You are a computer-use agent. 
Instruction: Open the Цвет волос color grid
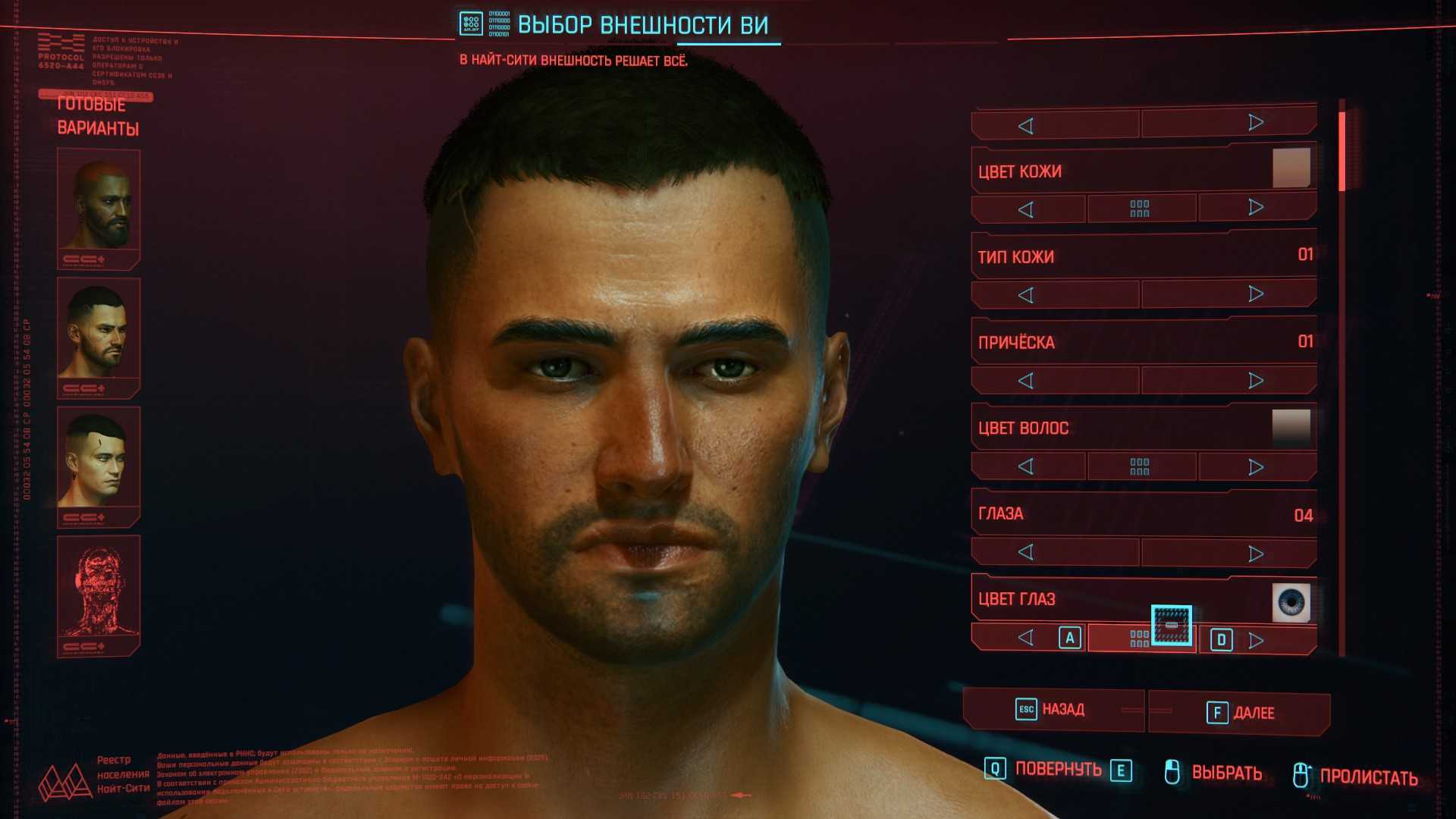pyautogui.click(x=1140, y=466)
